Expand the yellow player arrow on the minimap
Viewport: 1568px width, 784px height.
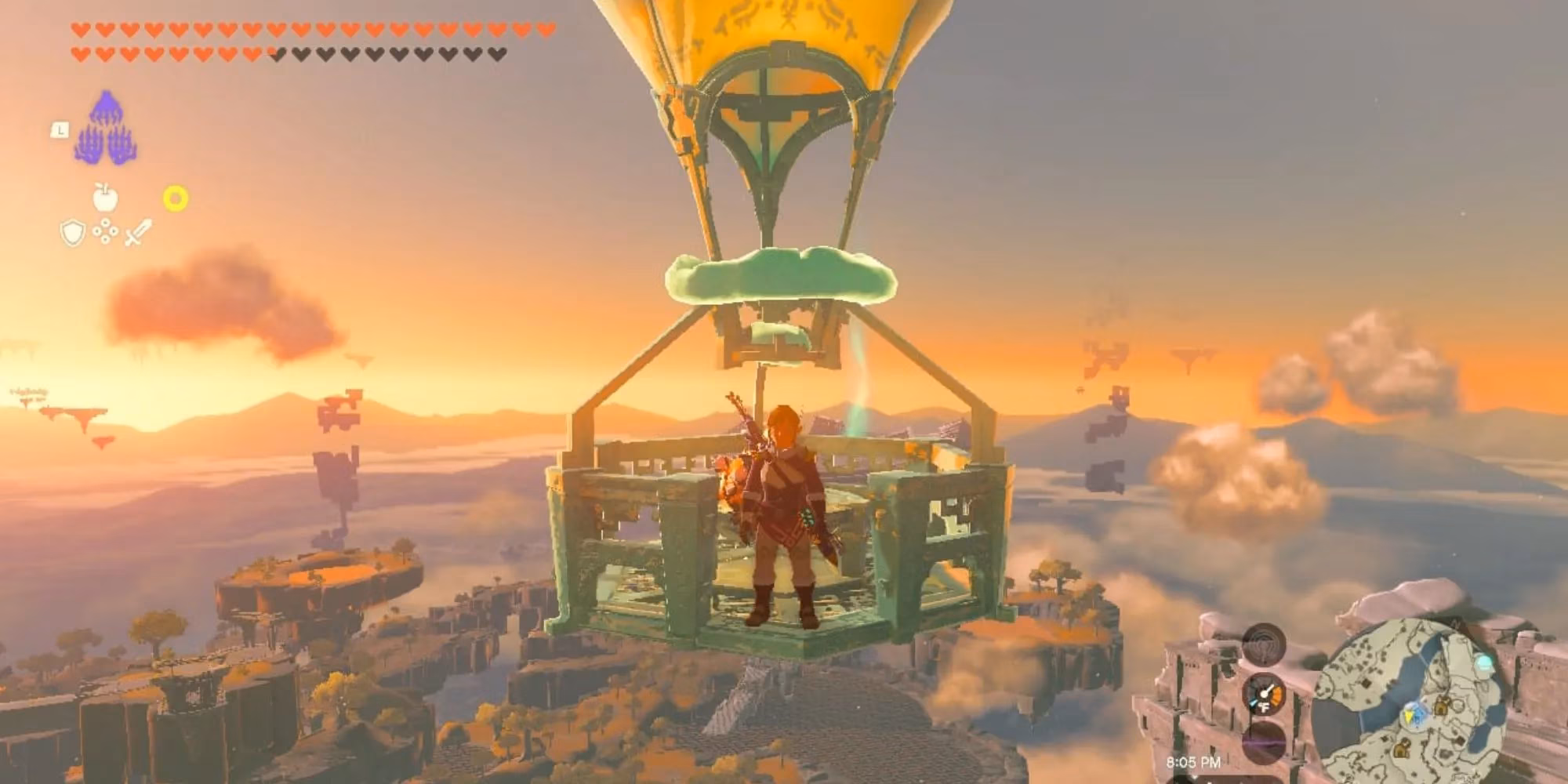[x=1409, y=715]
